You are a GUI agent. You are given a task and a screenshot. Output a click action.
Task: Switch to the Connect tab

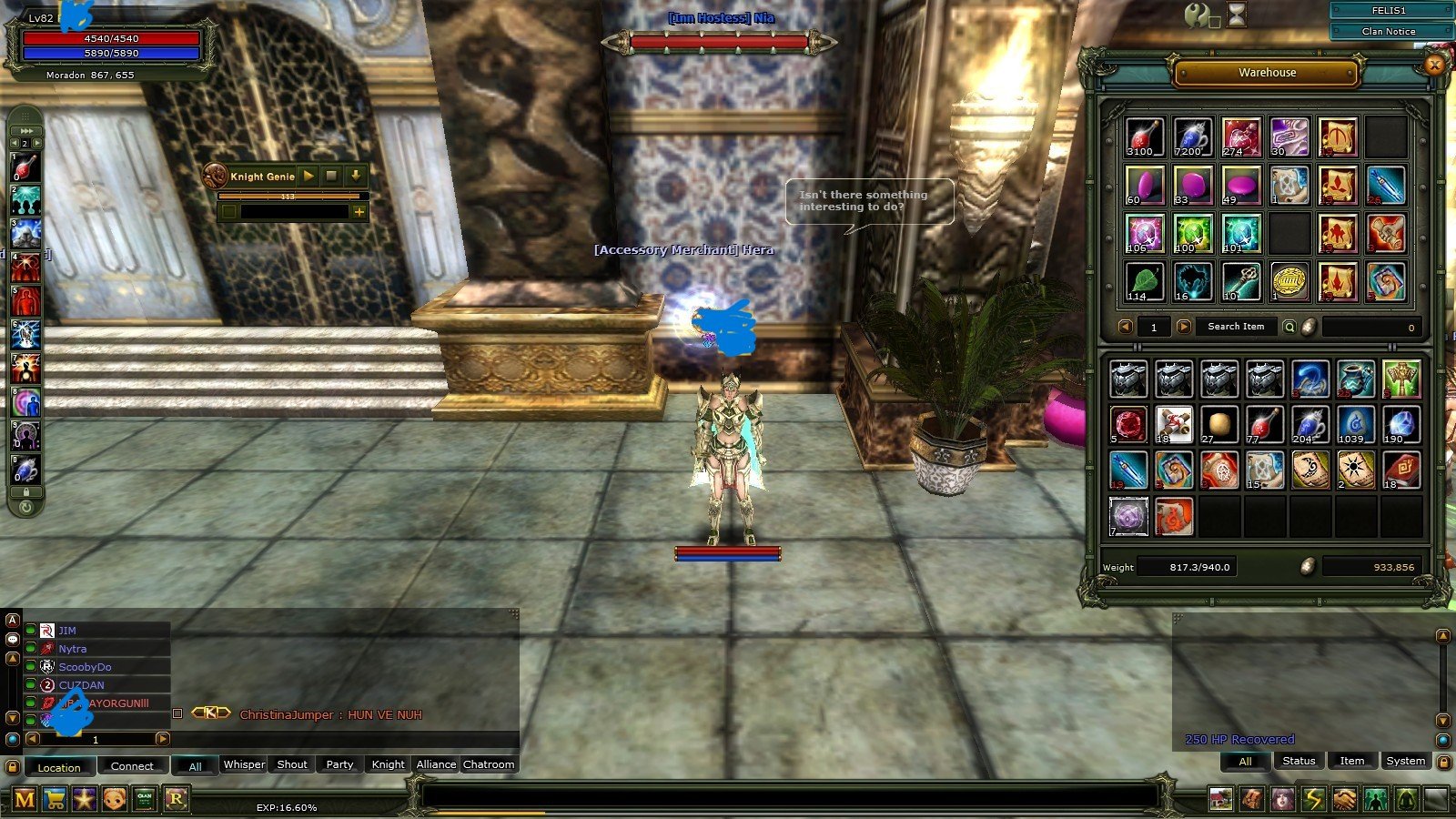point(132,766)
